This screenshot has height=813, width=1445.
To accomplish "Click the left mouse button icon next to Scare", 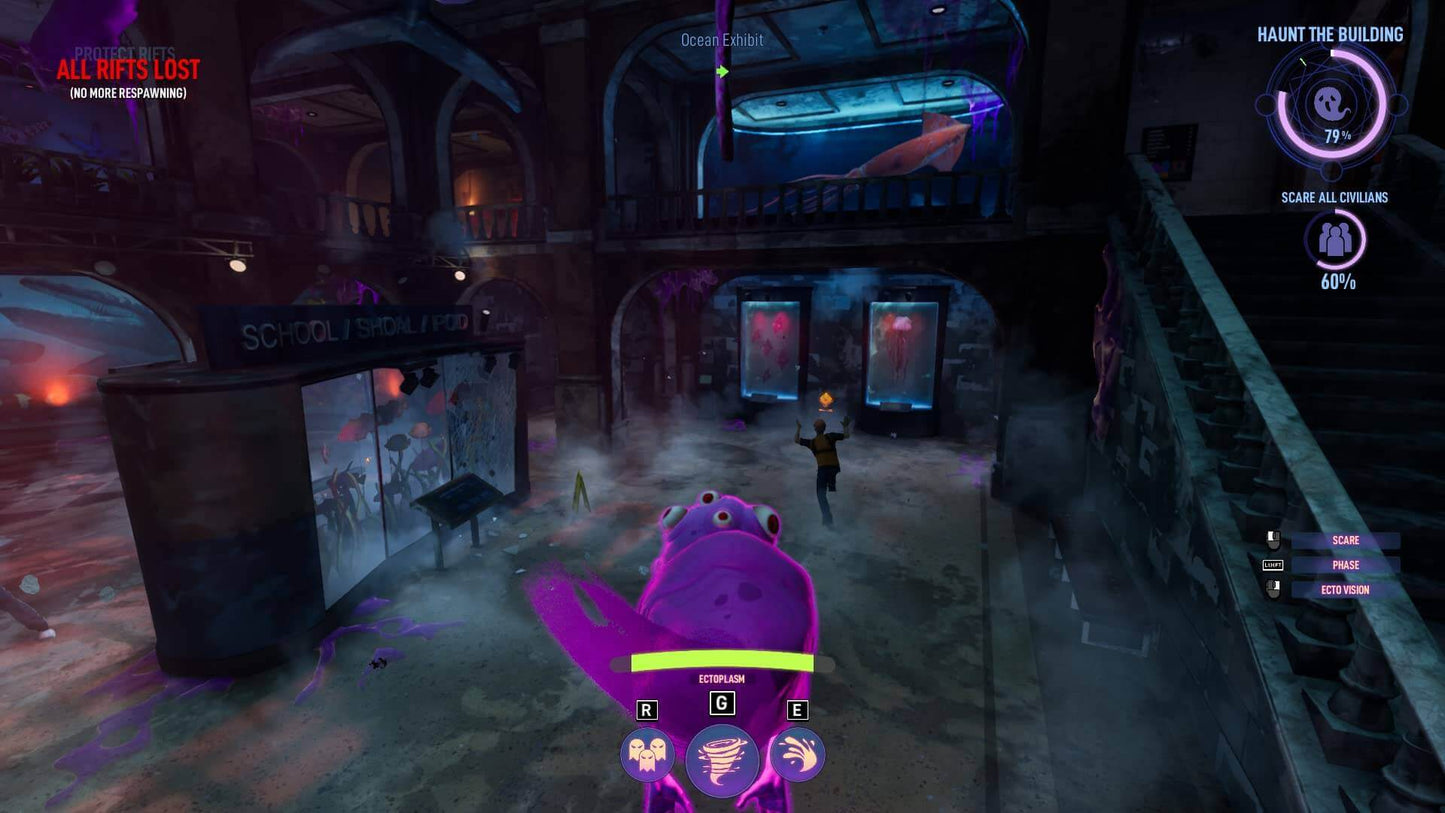I will point(1272,540).
